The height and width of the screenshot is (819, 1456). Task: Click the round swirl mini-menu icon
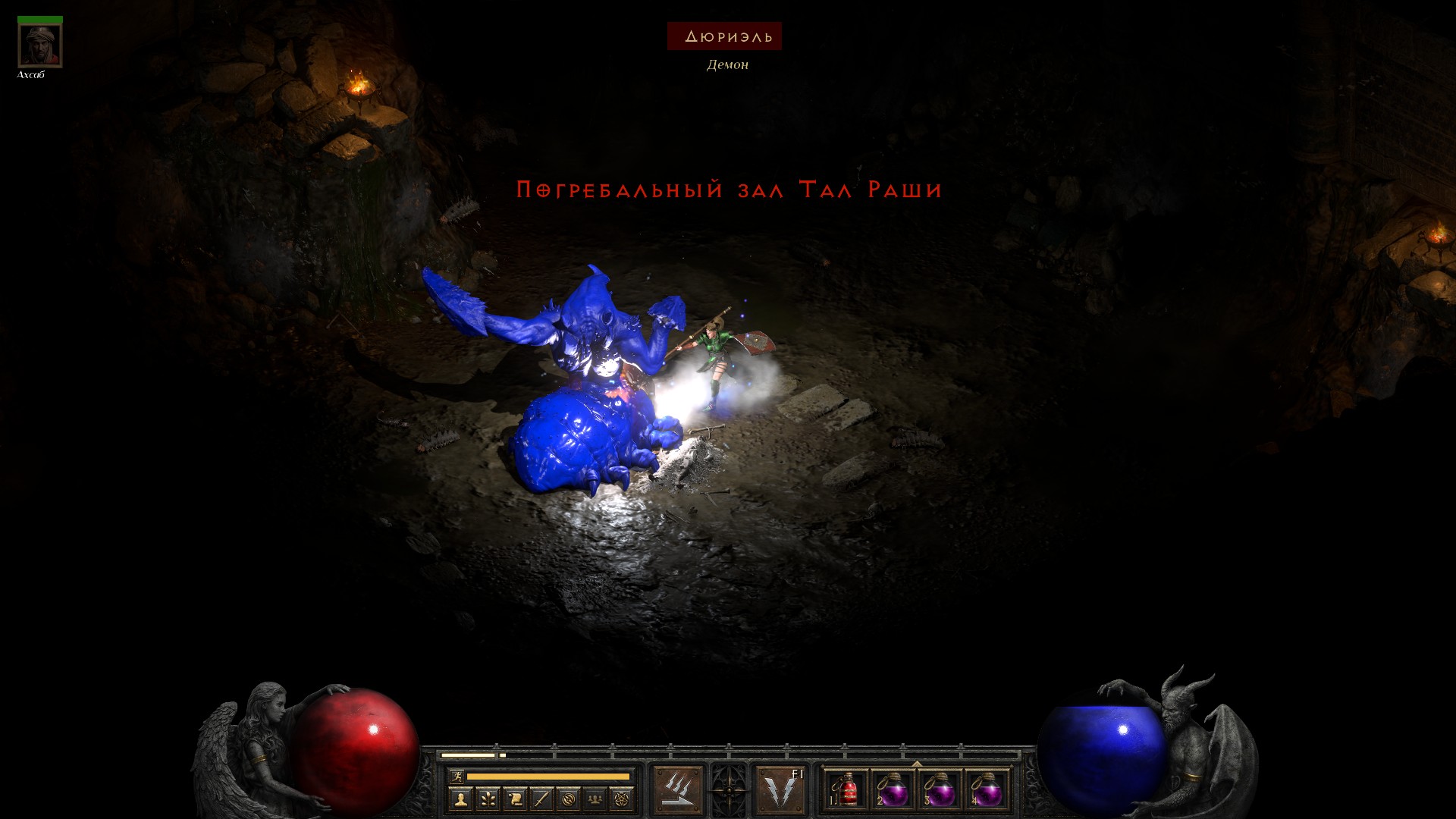coord(570,799)
